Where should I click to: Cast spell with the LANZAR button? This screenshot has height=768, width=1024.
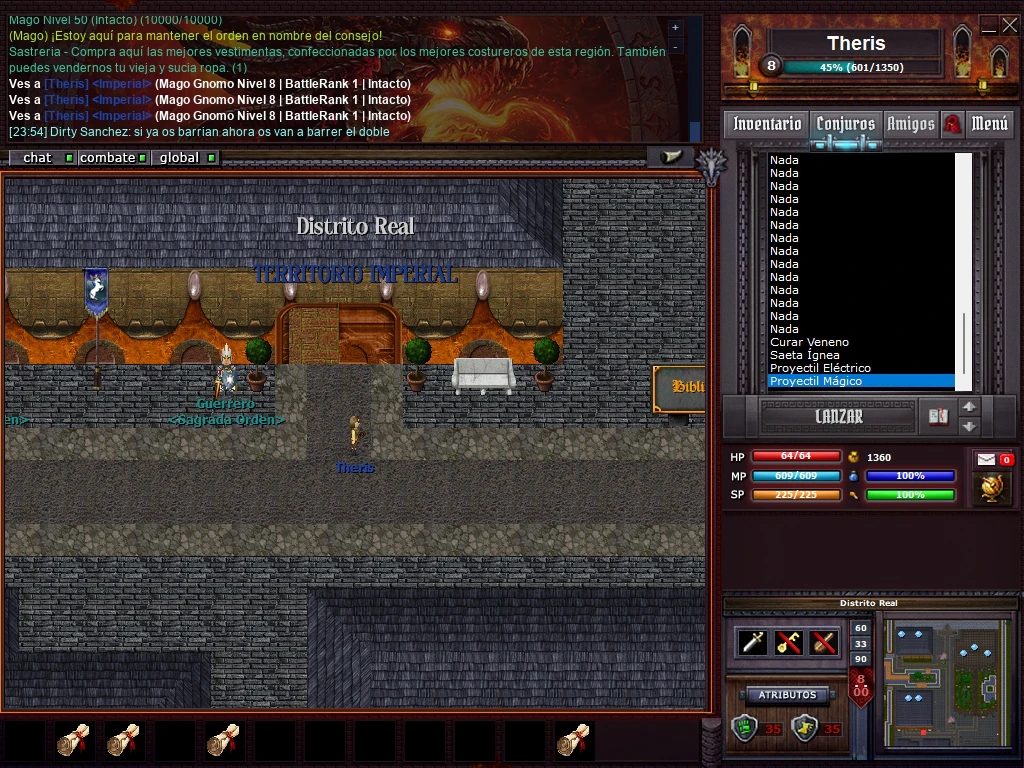pos(838,417)
